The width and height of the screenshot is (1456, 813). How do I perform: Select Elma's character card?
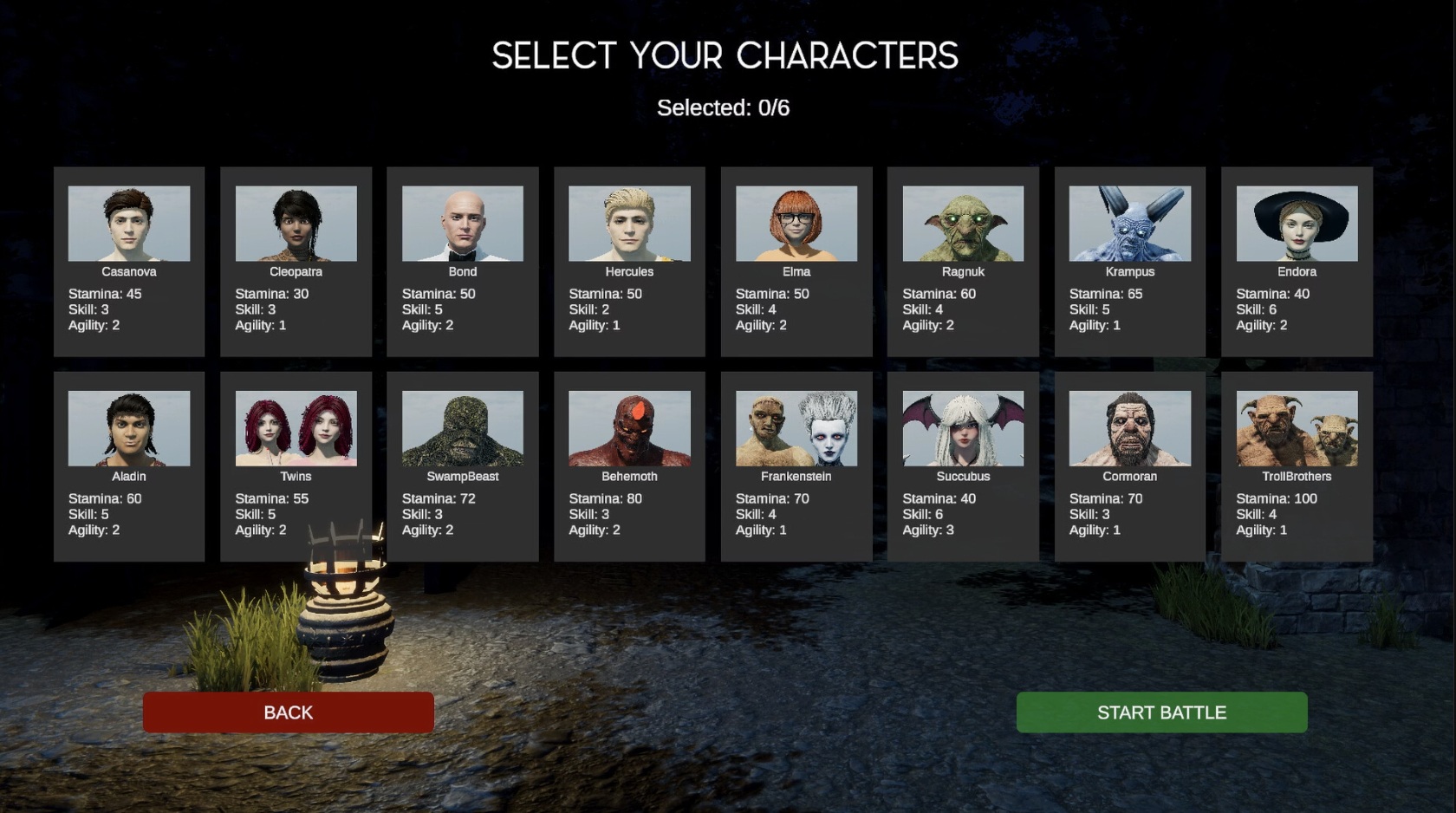tap(796, 261)
